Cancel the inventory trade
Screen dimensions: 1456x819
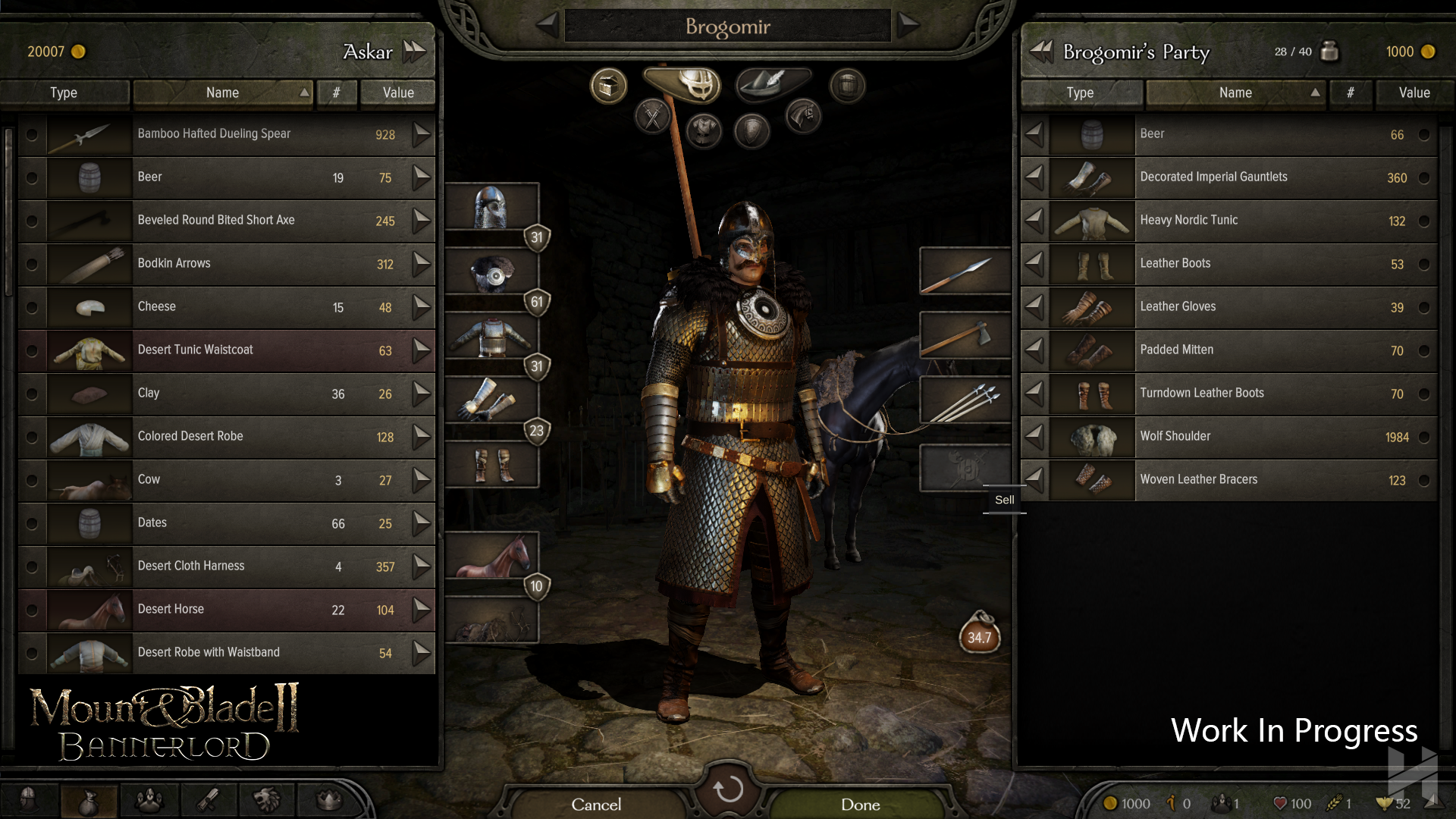tap(596, 804)
